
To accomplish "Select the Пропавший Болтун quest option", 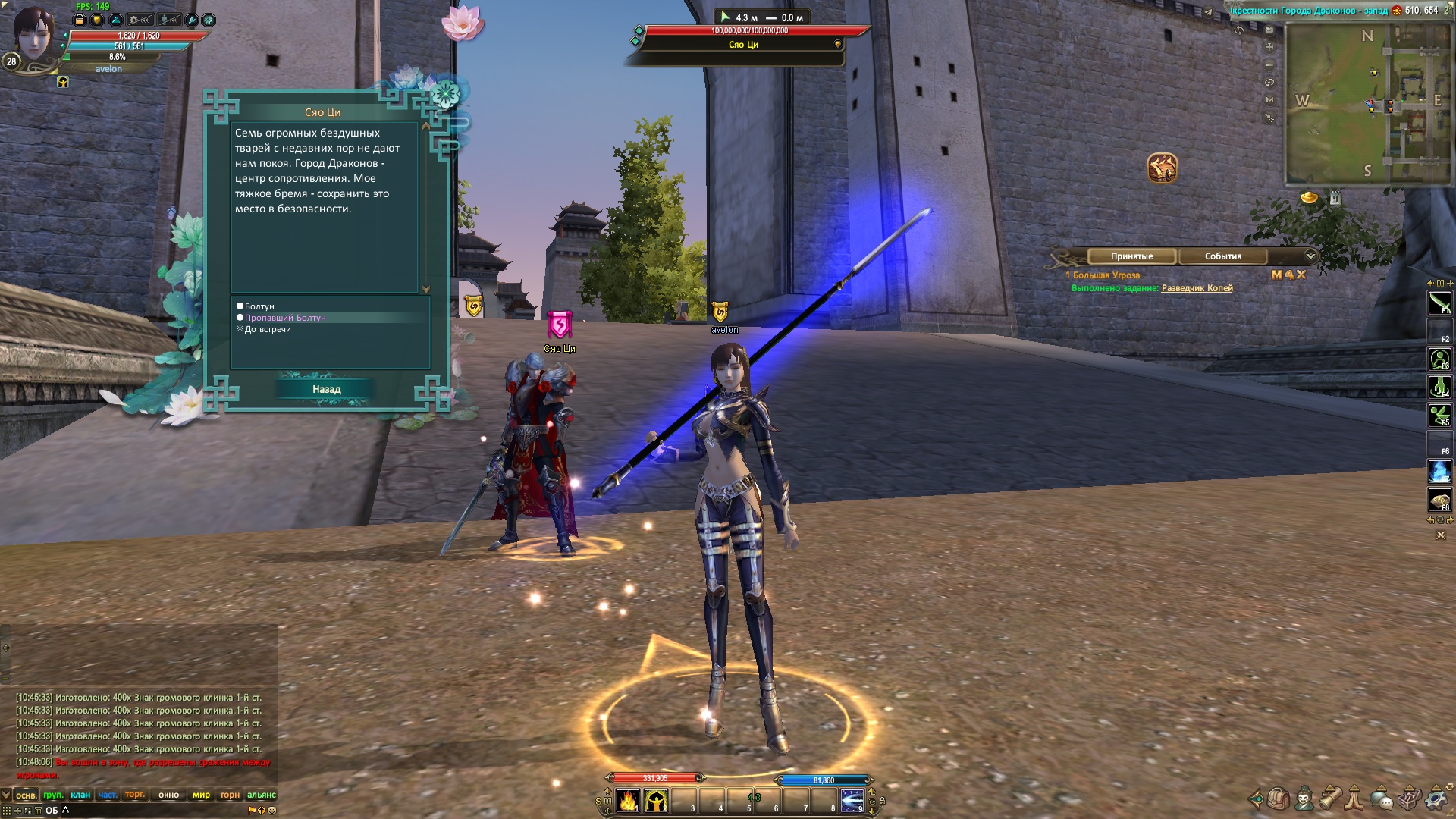I will (x=284, y=318).
